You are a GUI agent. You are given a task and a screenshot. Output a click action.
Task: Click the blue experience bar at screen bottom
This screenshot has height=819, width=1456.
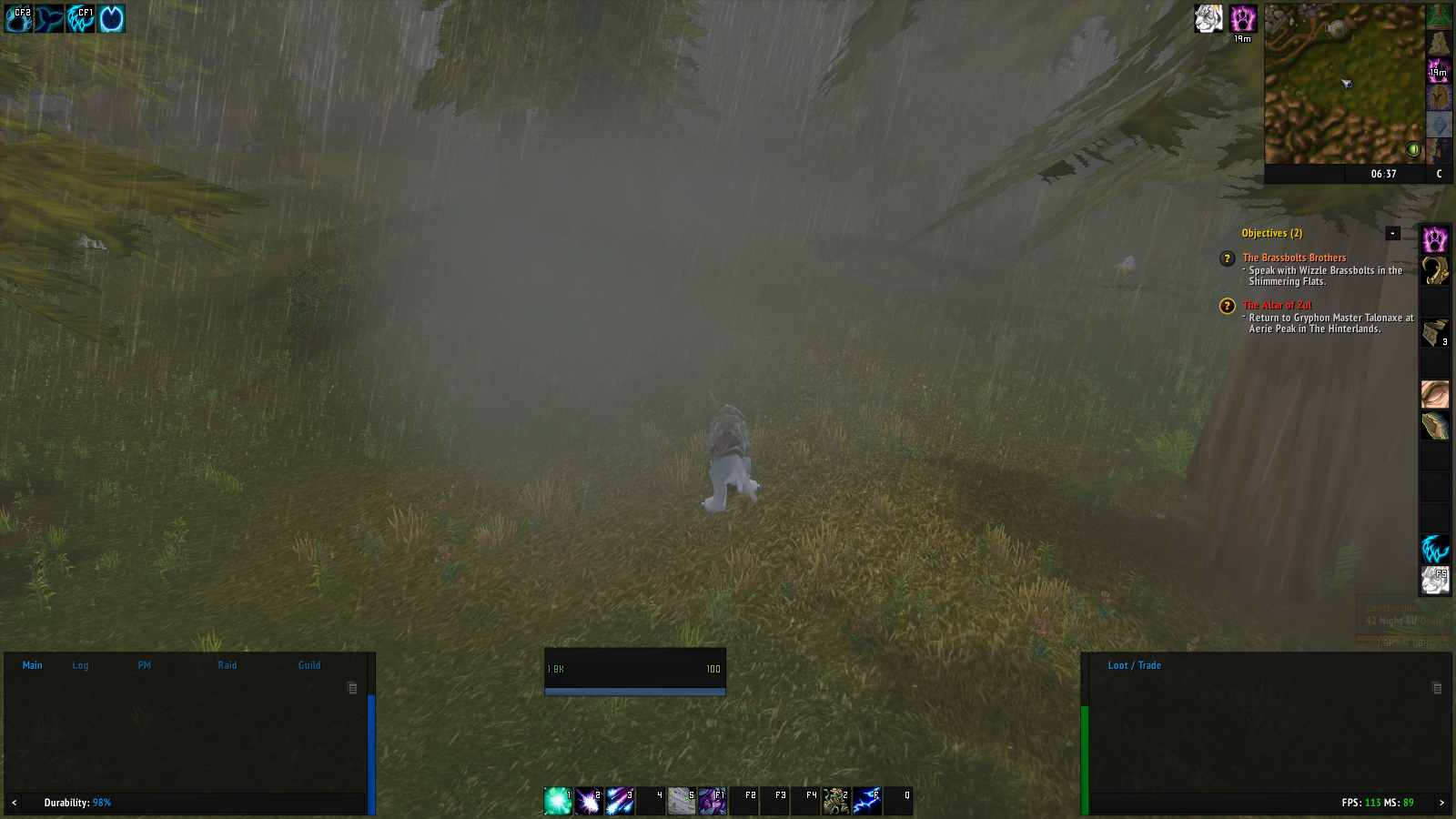click(634, 692)
